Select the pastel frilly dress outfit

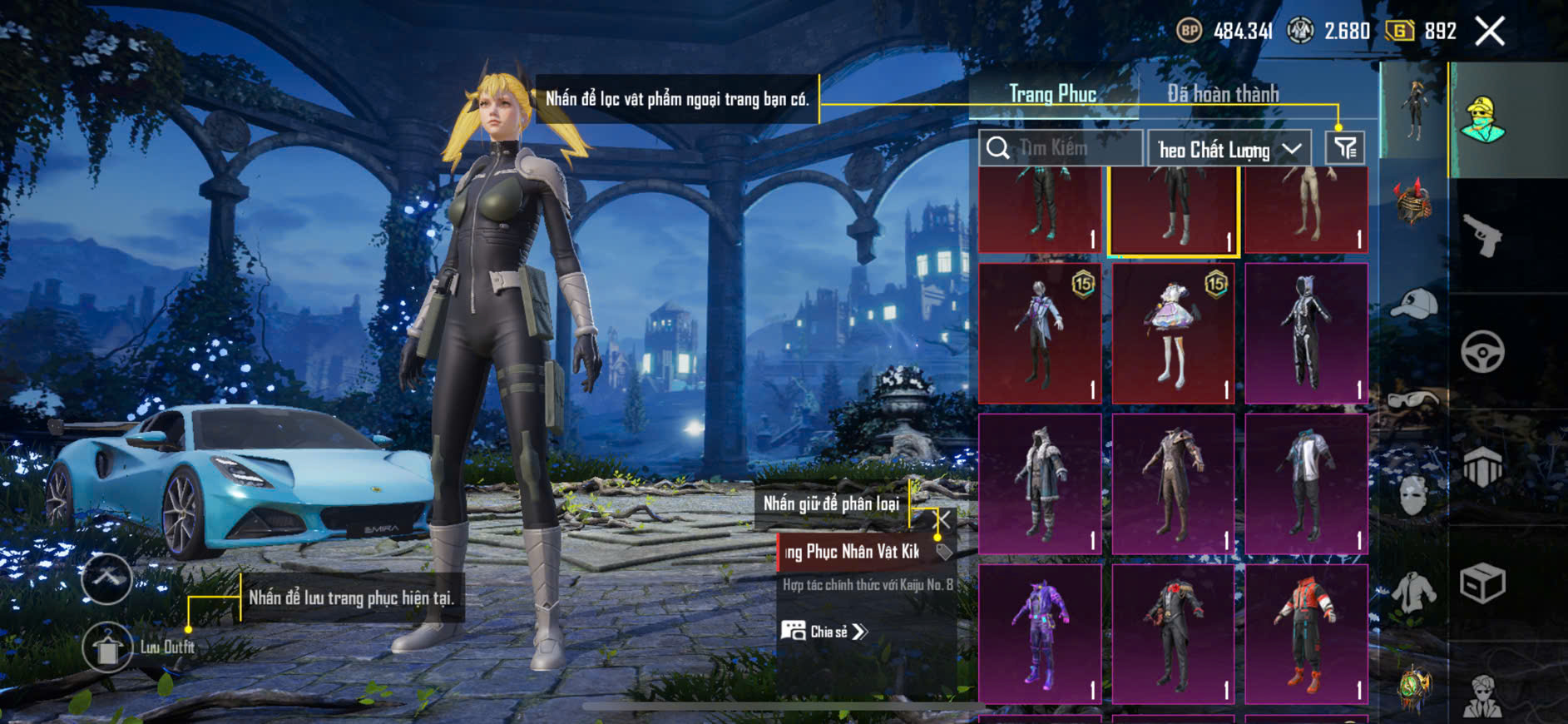pos(1173,334)
